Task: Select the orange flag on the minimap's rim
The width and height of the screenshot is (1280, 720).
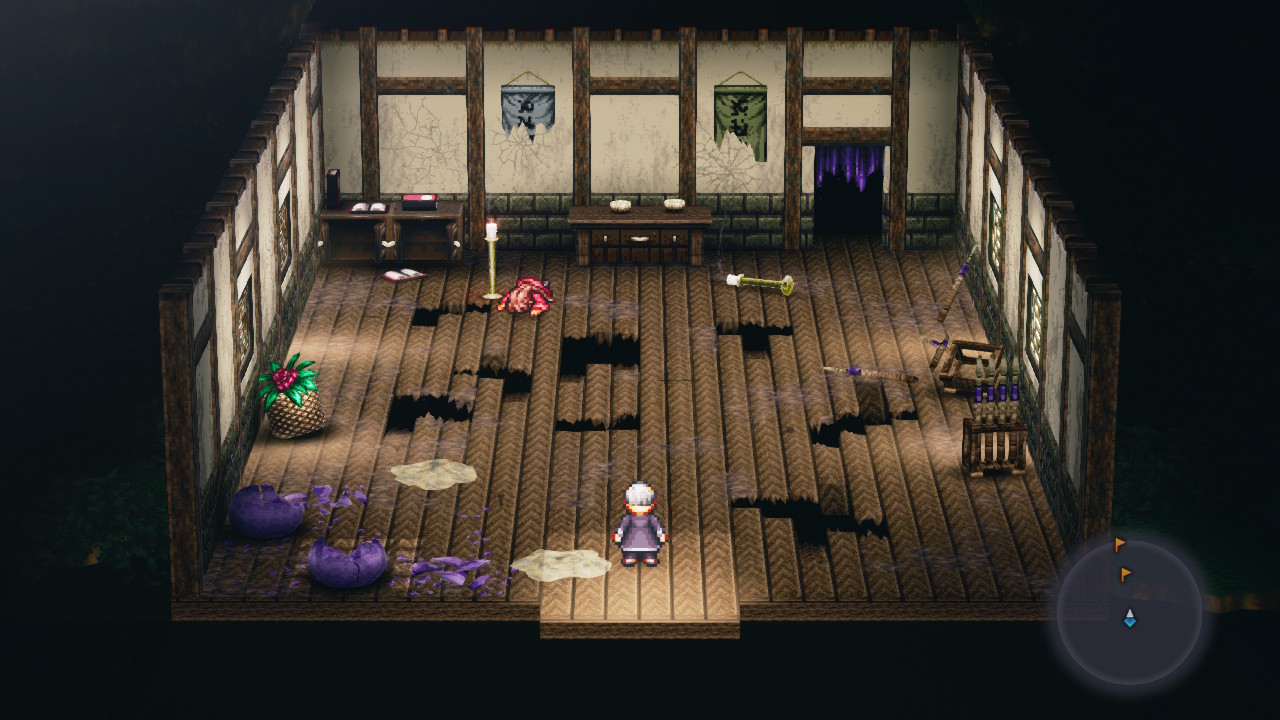Action: (1119, 545)
